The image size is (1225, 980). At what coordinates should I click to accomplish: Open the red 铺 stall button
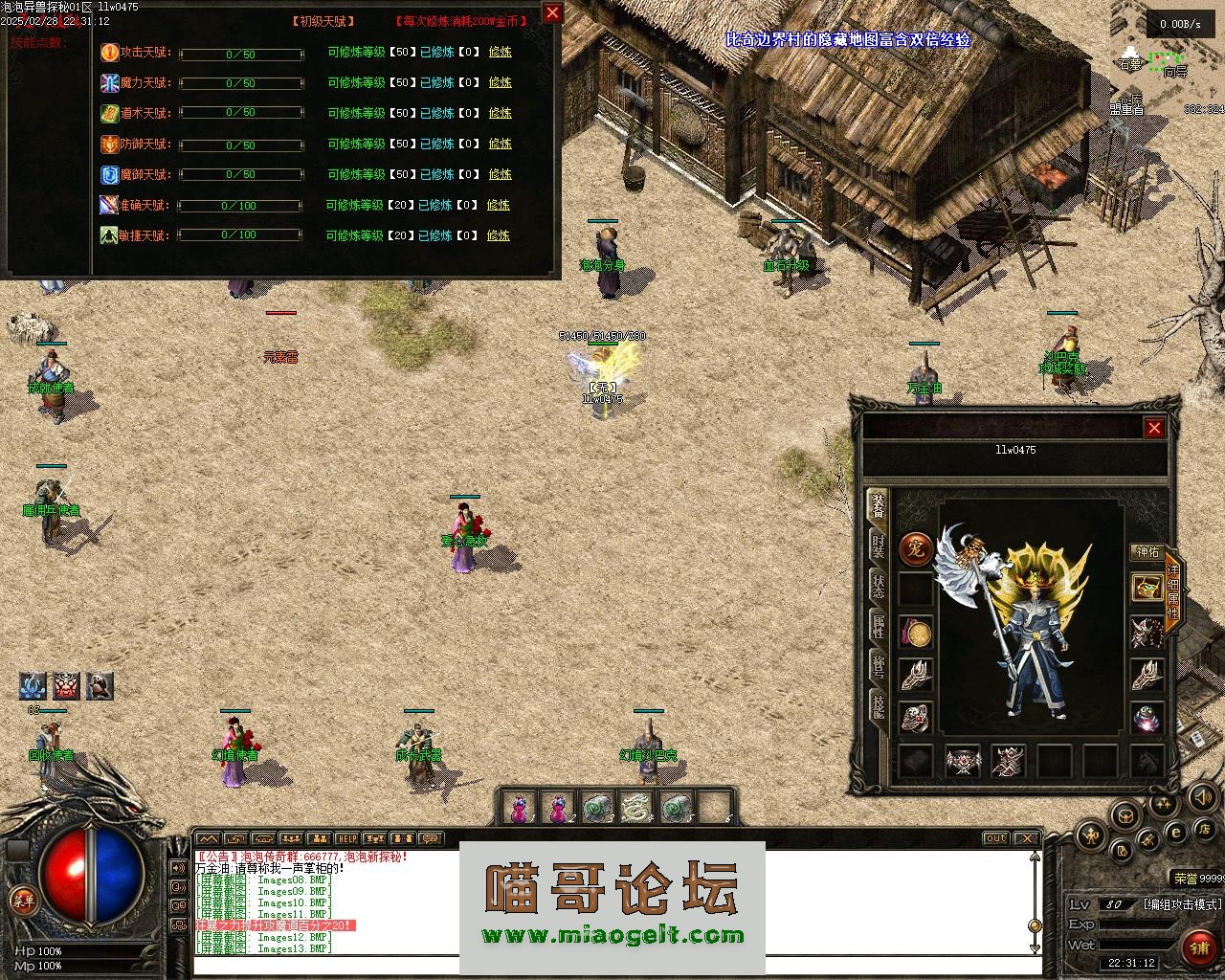(x=1198, y=947)
